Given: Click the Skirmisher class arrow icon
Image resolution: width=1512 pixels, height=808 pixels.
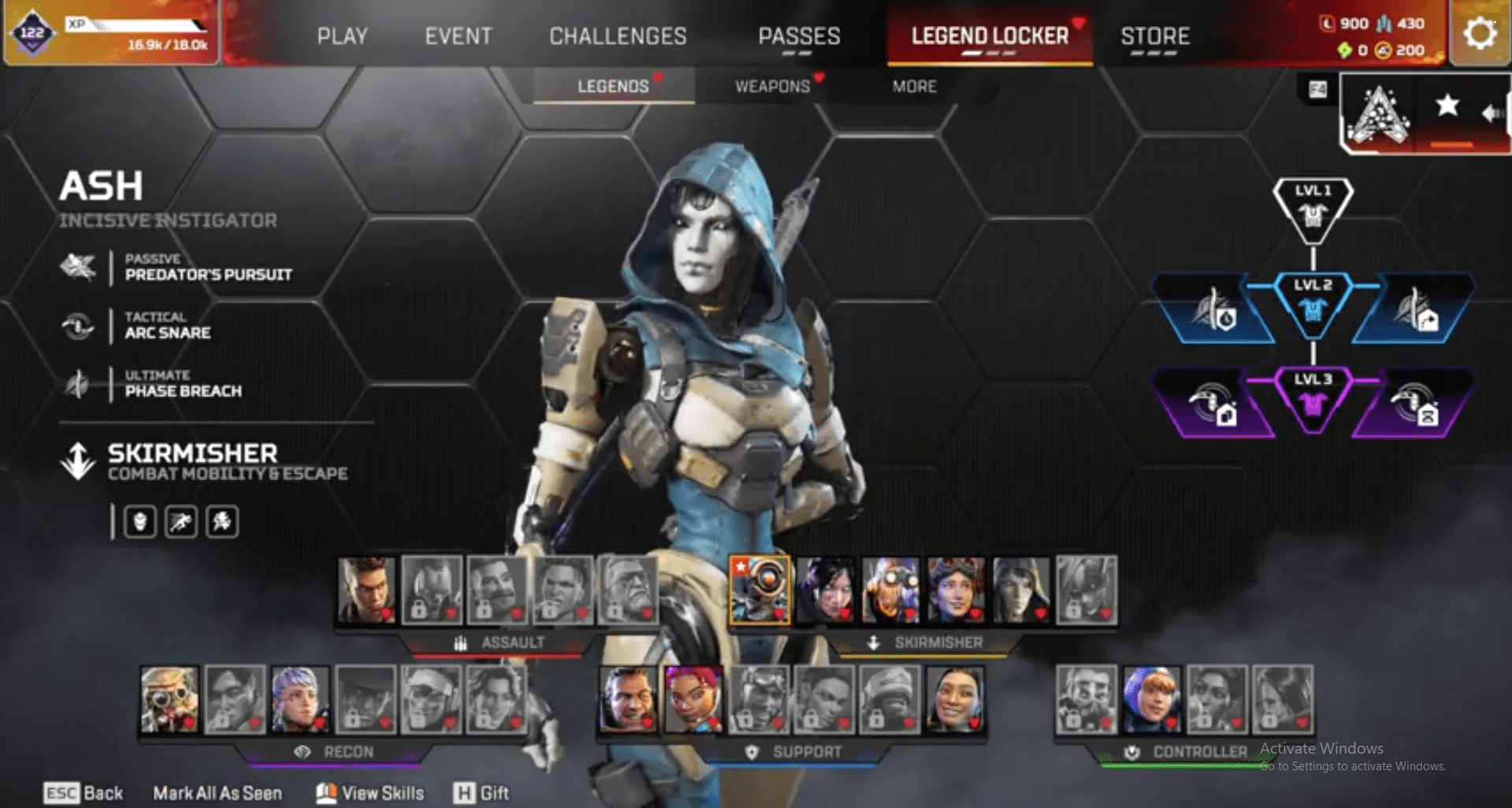Looking at the screenshot, I should tap(78, 459).
